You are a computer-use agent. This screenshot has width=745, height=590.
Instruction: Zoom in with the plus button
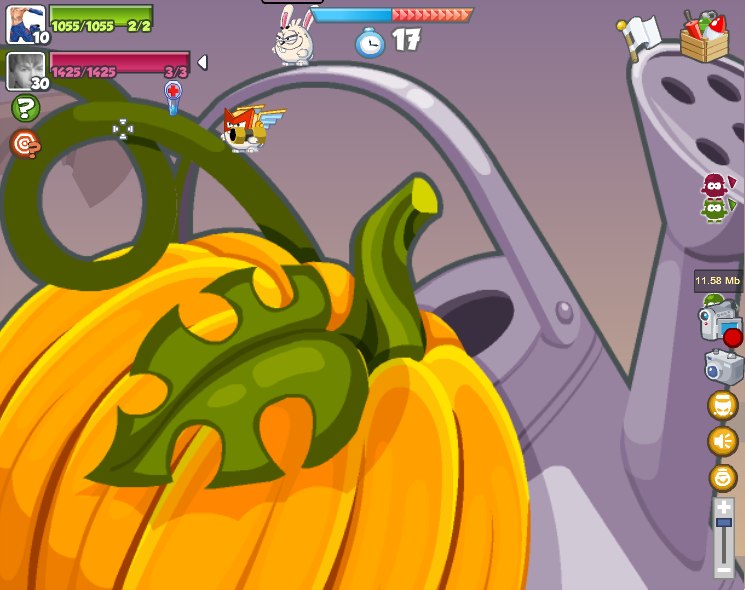tap(723, 508)
